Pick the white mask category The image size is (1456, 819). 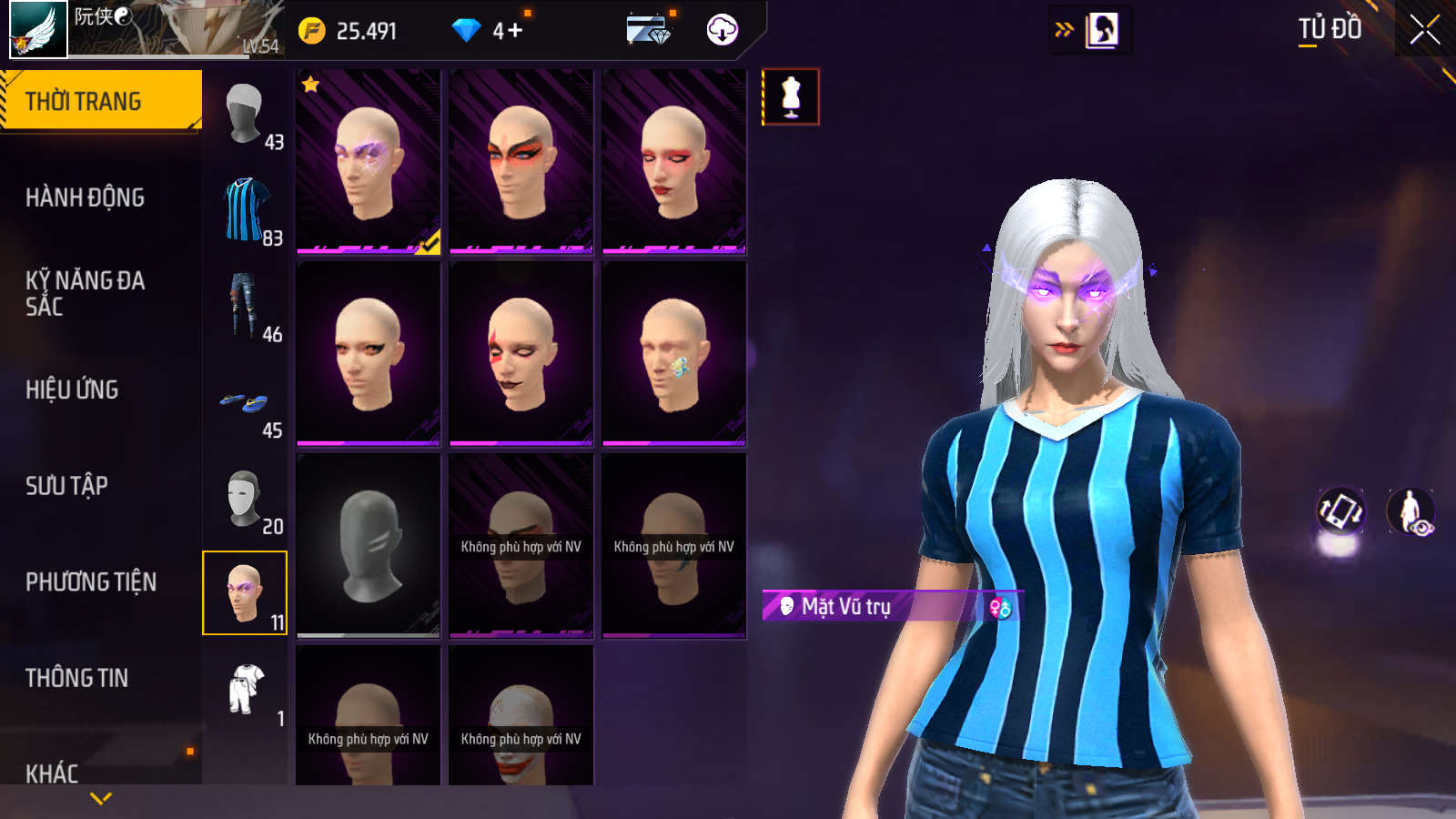coord(246,499)
